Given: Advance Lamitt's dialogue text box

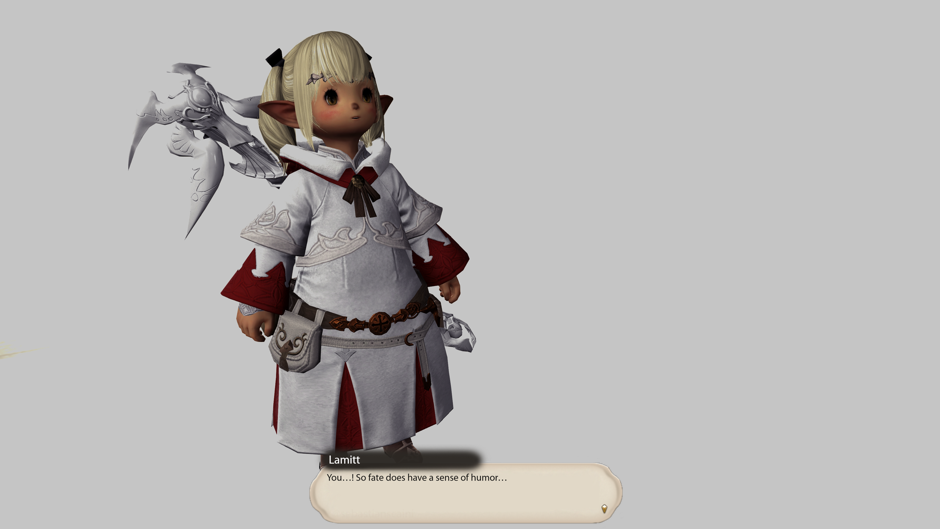Looking at the screenshot, I should coord(465,493).
